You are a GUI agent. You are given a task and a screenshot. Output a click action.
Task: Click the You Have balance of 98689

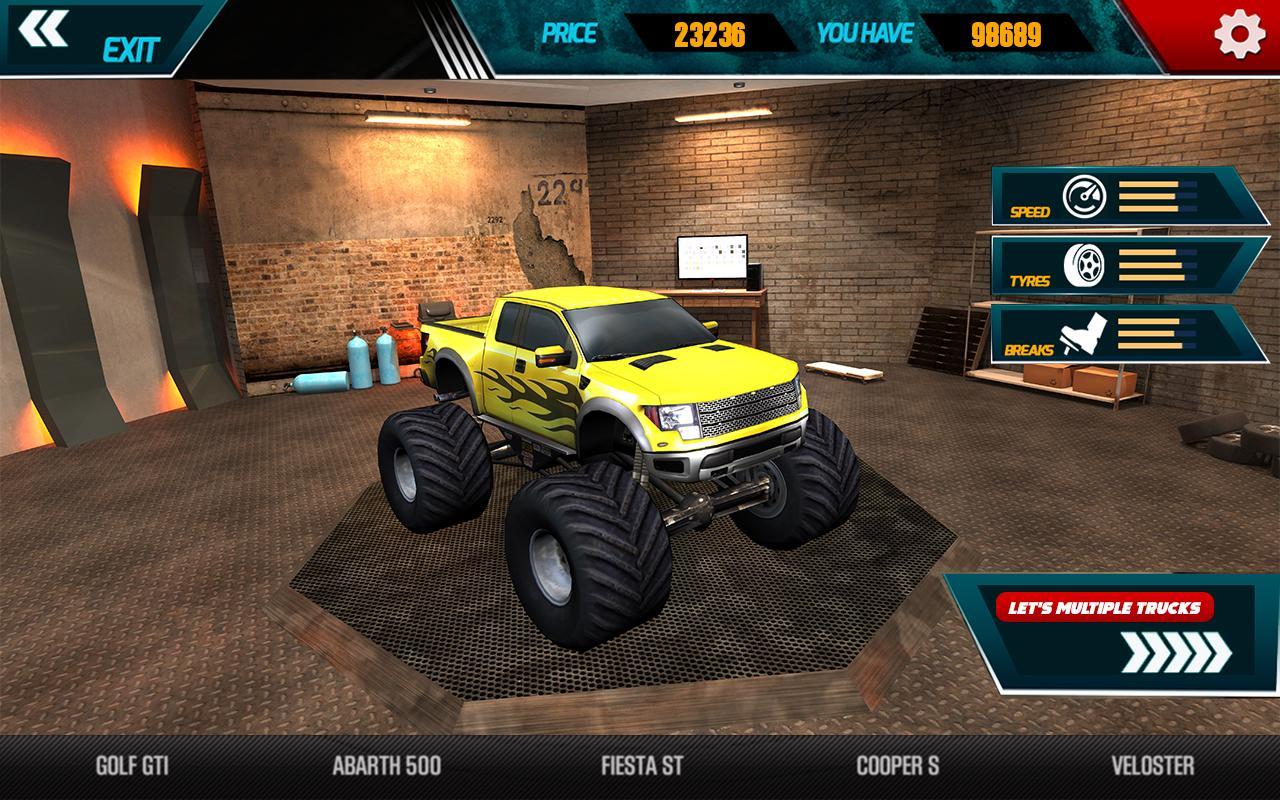[x=1005, y=34]
